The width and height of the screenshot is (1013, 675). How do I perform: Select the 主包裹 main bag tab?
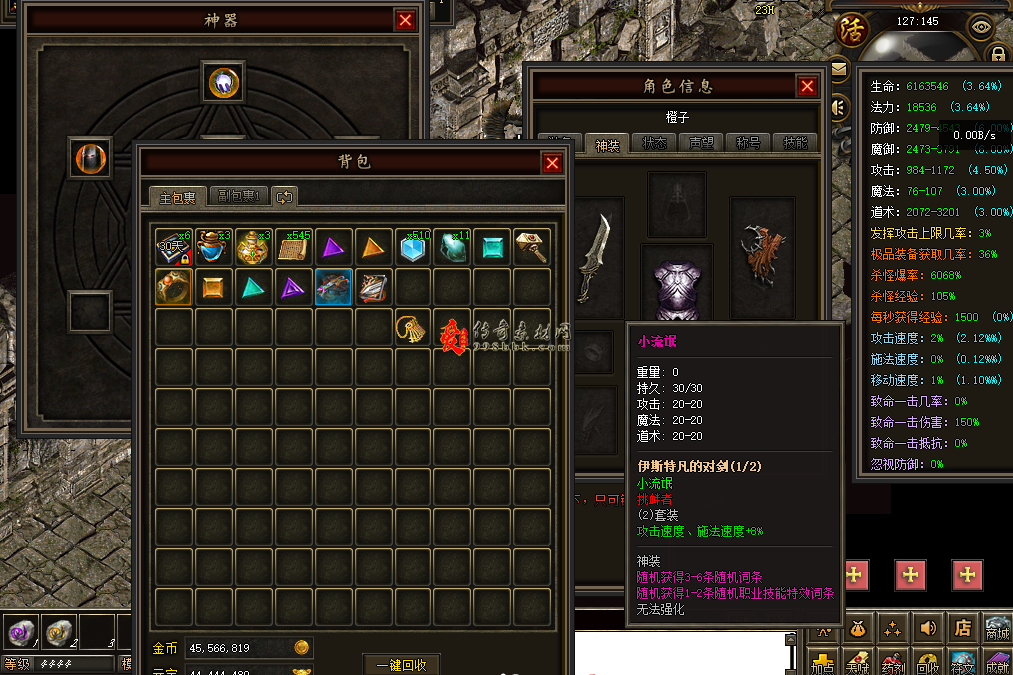tap(178, 196)
